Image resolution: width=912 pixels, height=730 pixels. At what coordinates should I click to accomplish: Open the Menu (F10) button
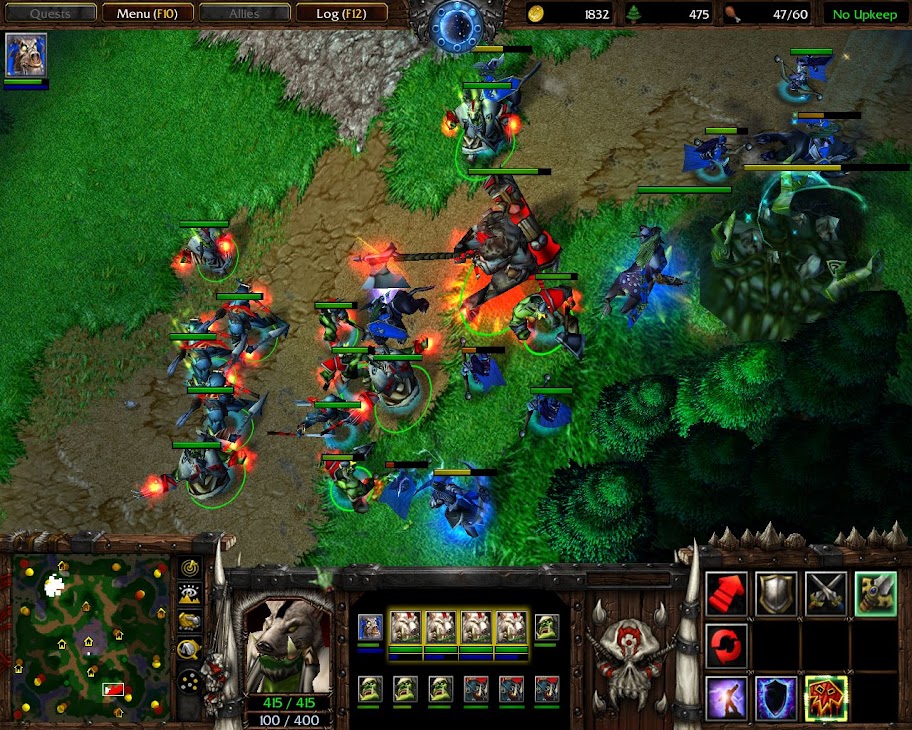coord(148,14)
